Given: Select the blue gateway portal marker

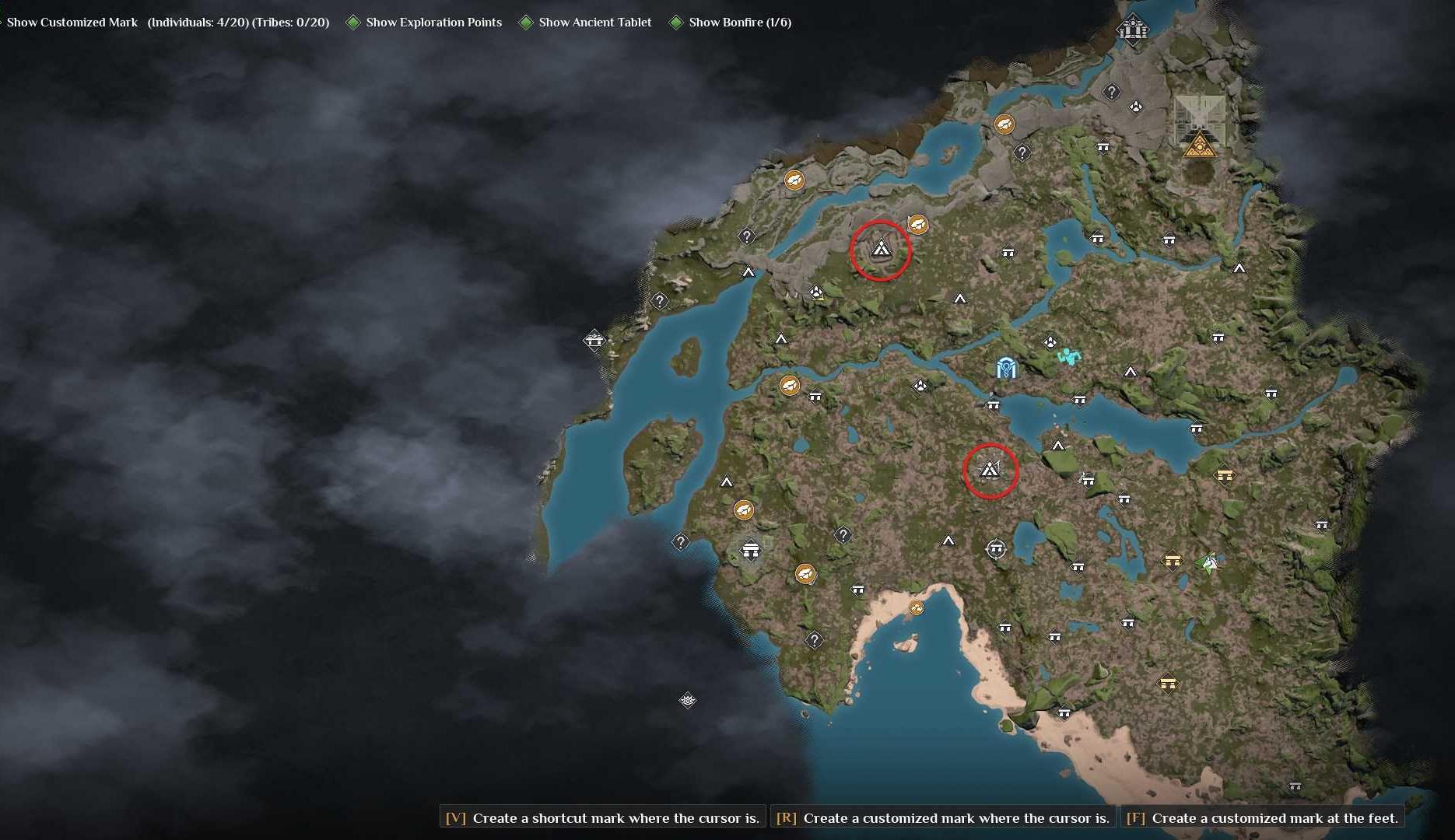Looking at the screenshot, I should tap(1005, 368).
